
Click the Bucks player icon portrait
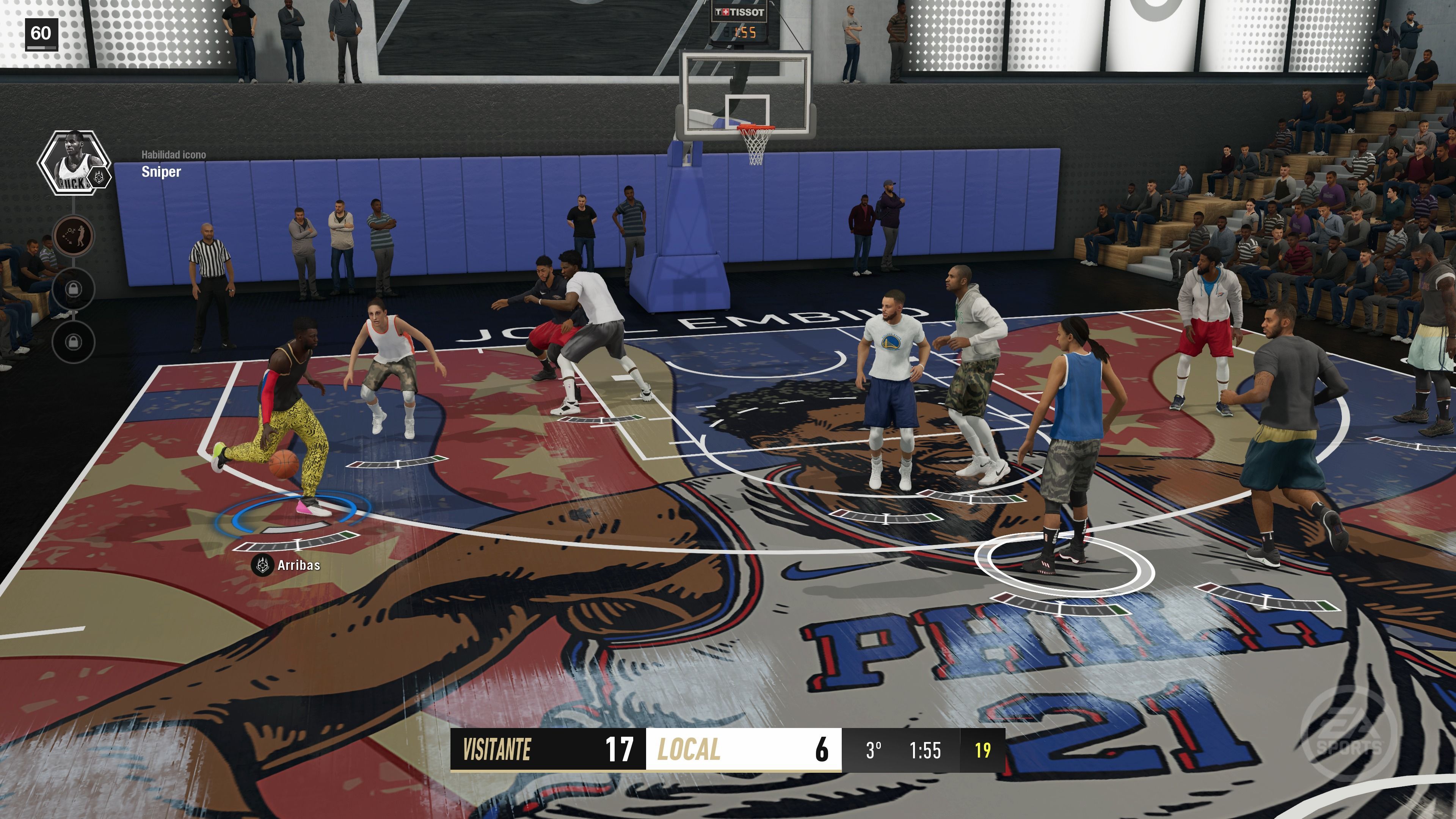(73, 163)
